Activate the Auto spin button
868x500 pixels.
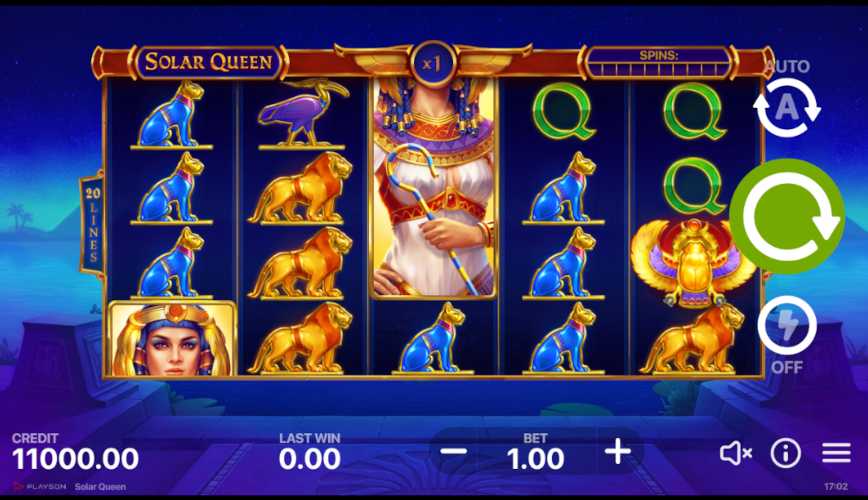point(787,108)
